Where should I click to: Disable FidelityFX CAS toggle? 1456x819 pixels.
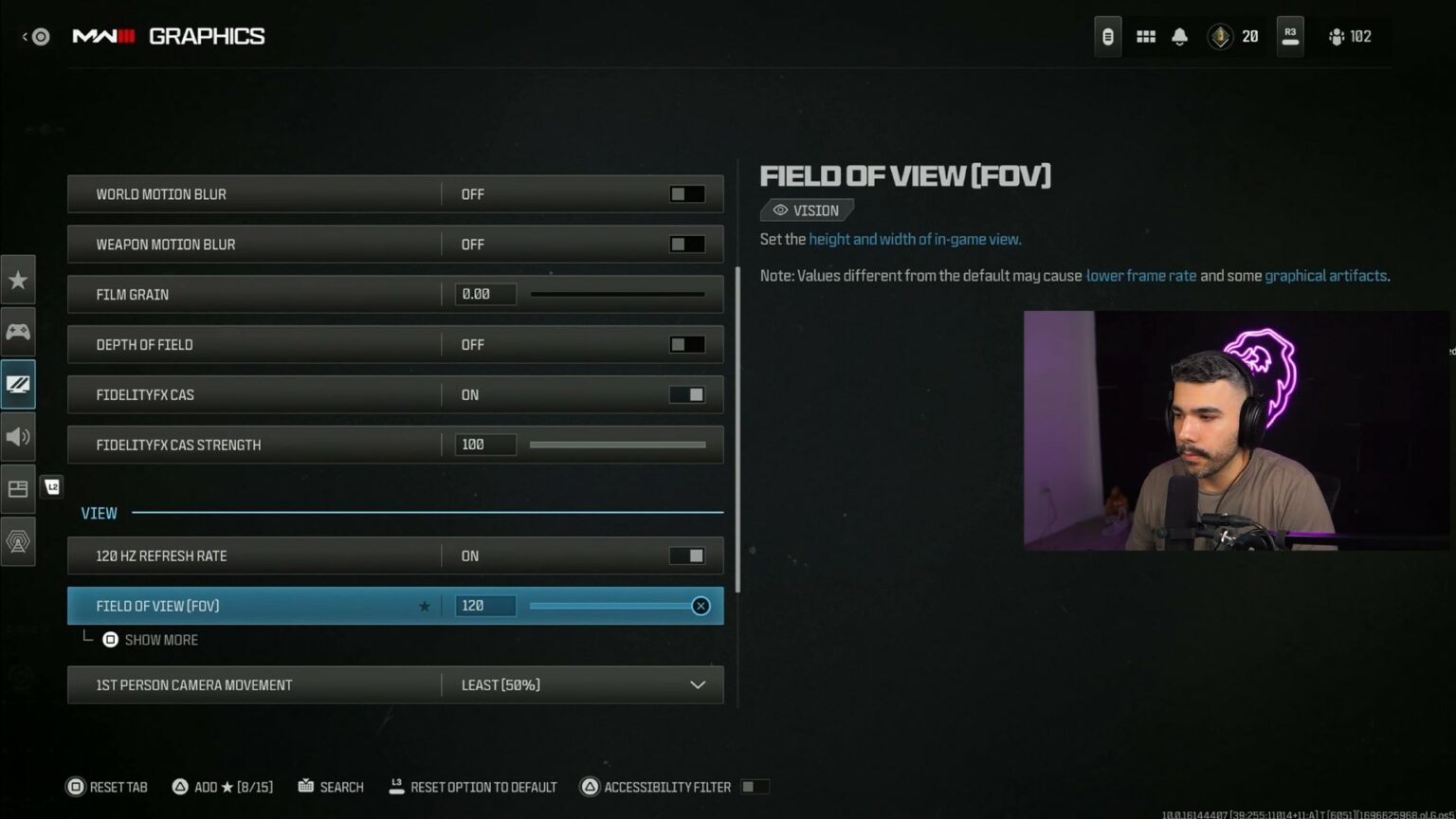pos(685,394)
